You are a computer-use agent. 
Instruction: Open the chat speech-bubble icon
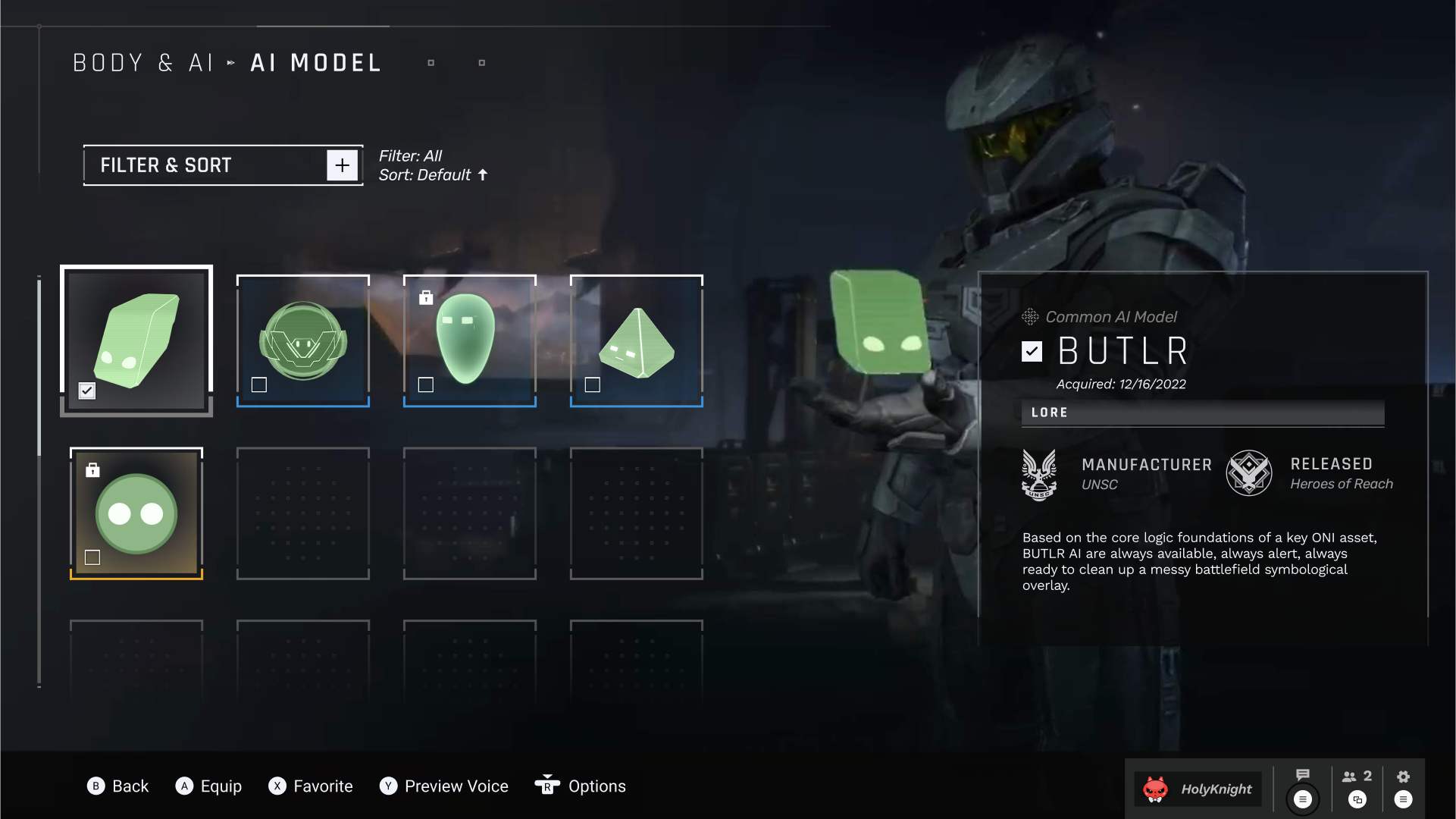pos(1303,776)
